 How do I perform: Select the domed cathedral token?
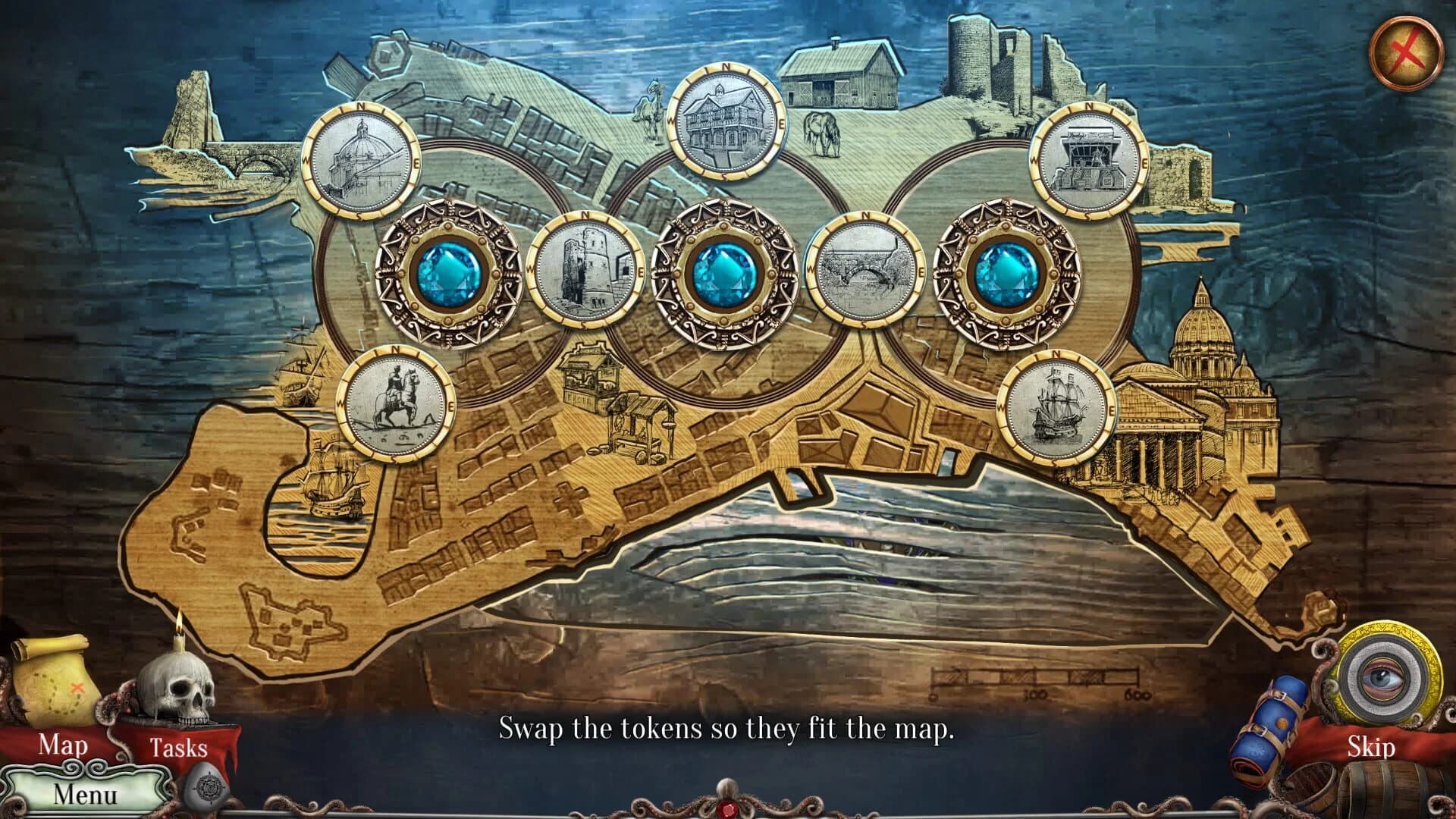click(x=360, y=161)
